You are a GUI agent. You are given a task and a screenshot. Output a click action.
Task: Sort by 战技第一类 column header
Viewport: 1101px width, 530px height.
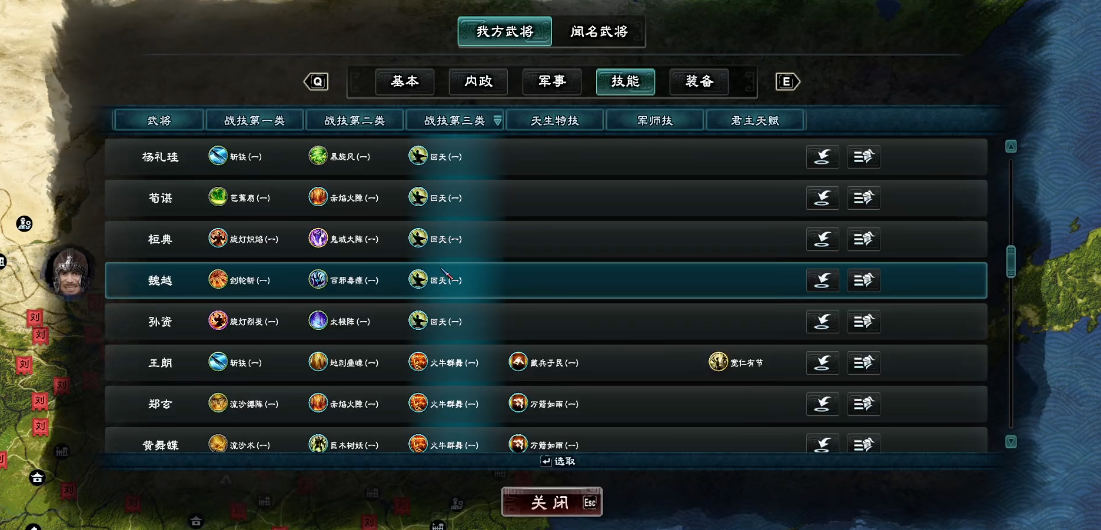point(255,121)
